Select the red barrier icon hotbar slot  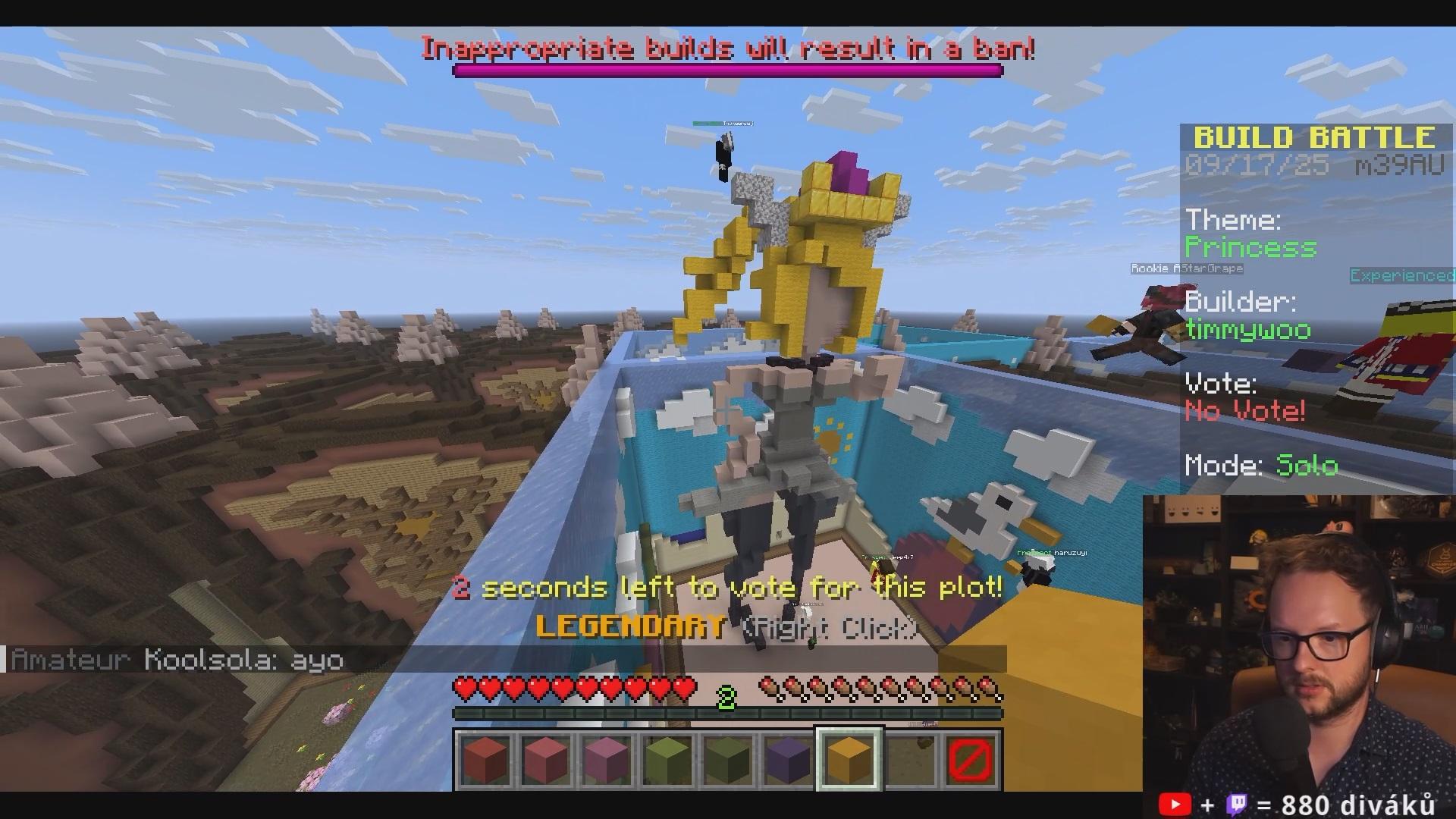pyautogui.click(x=971, y=759)
